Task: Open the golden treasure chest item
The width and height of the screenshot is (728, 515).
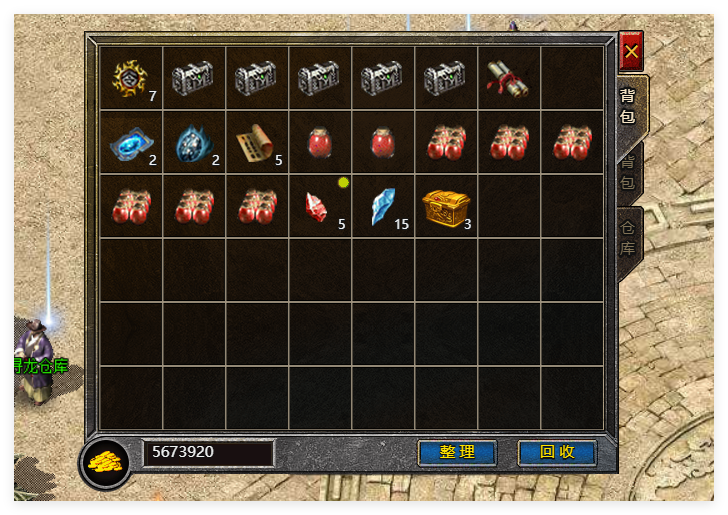Action: (444, 206)
